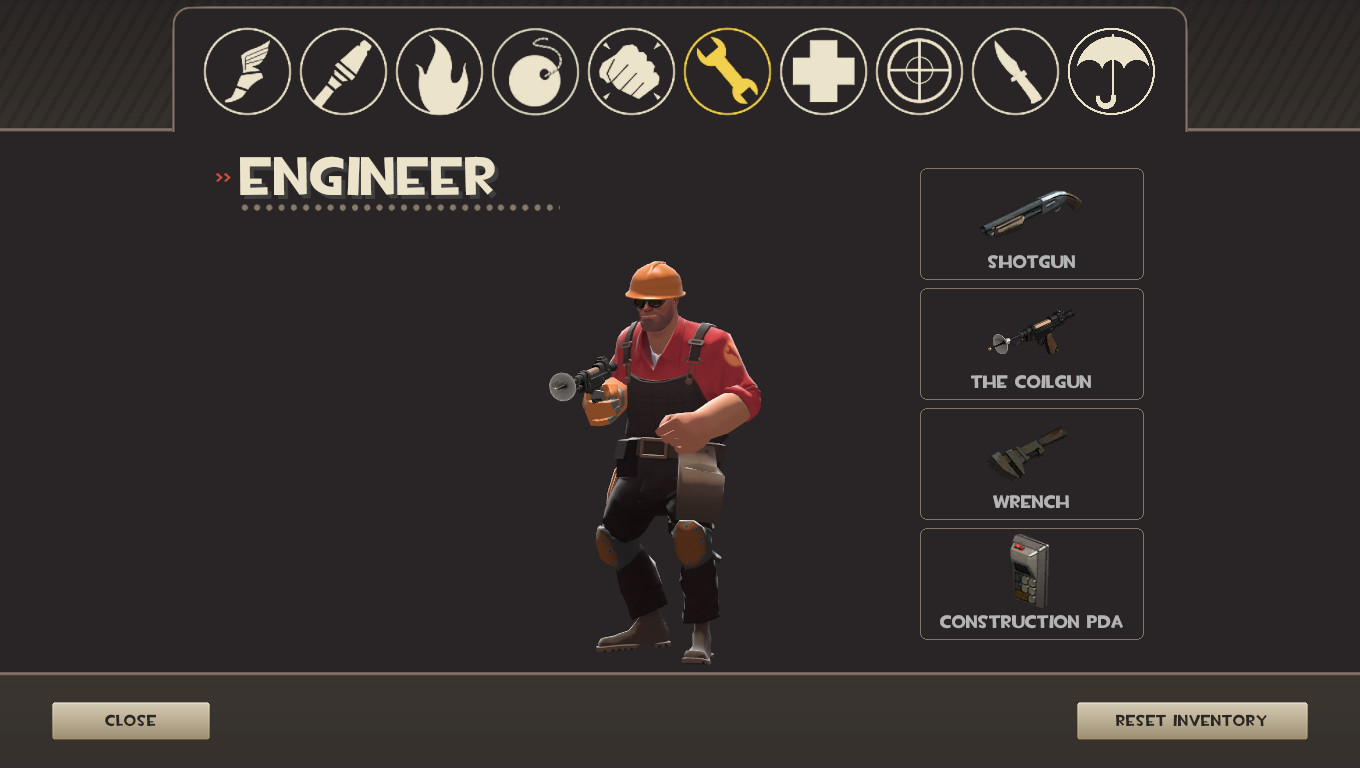The width and height of the screenshot is (1360, 768).
Task: Select the Construction PDA slot
Action: pyautogui.click(x=1031, y=583)
